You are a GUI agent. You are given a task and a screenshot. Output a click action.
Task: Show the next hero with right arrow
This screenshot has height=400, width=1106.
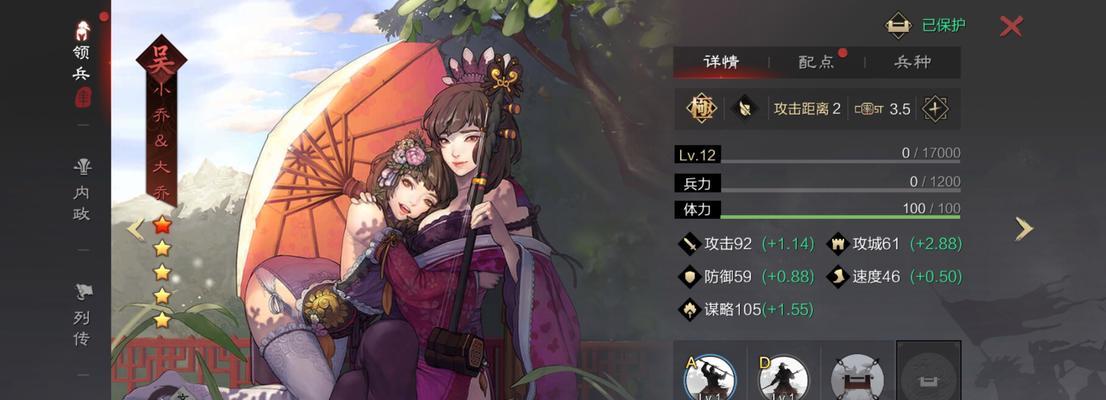pos(1024,229)
